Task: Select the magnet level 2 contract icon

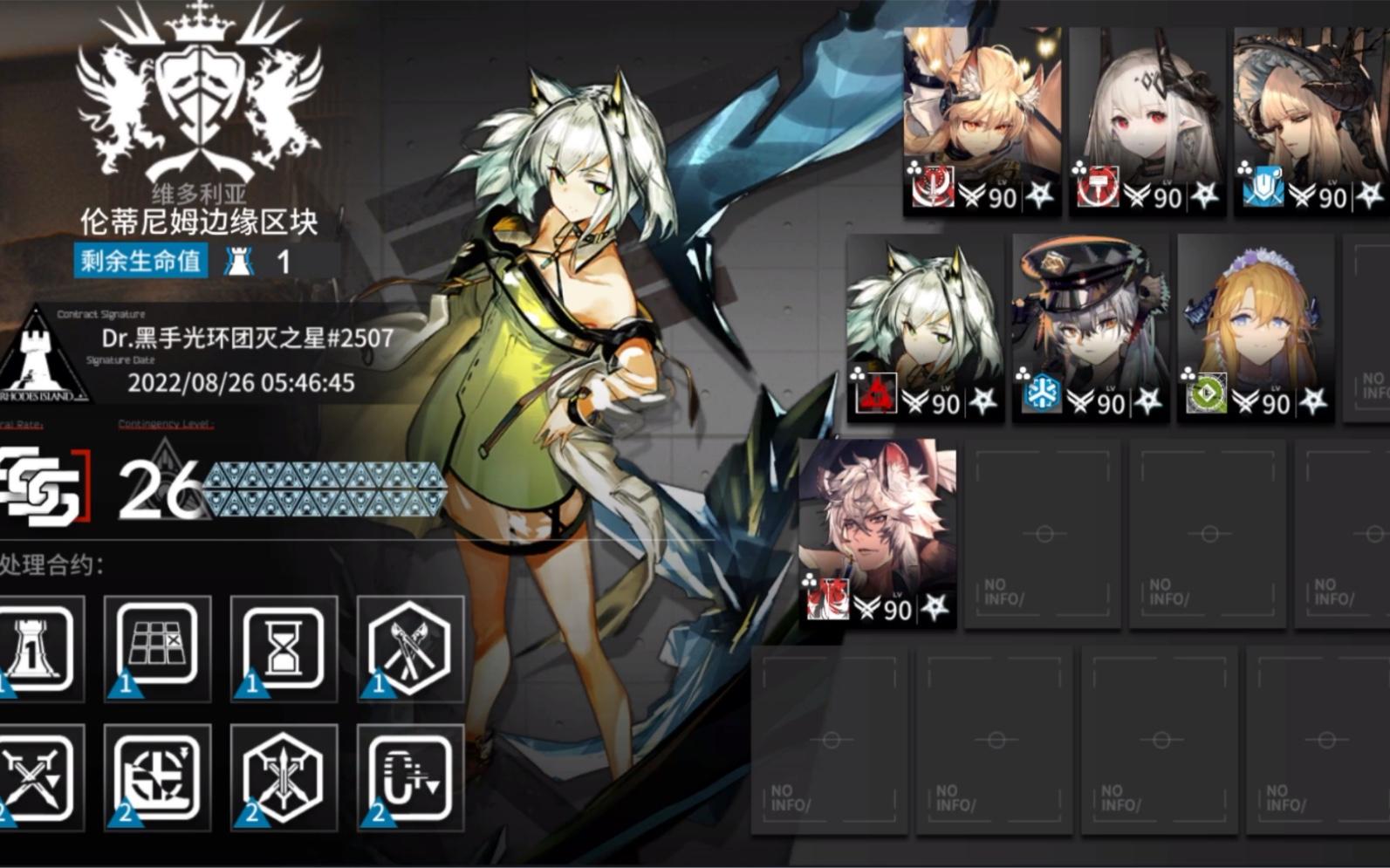Action: pyautogui.click(x=410, y=776)
